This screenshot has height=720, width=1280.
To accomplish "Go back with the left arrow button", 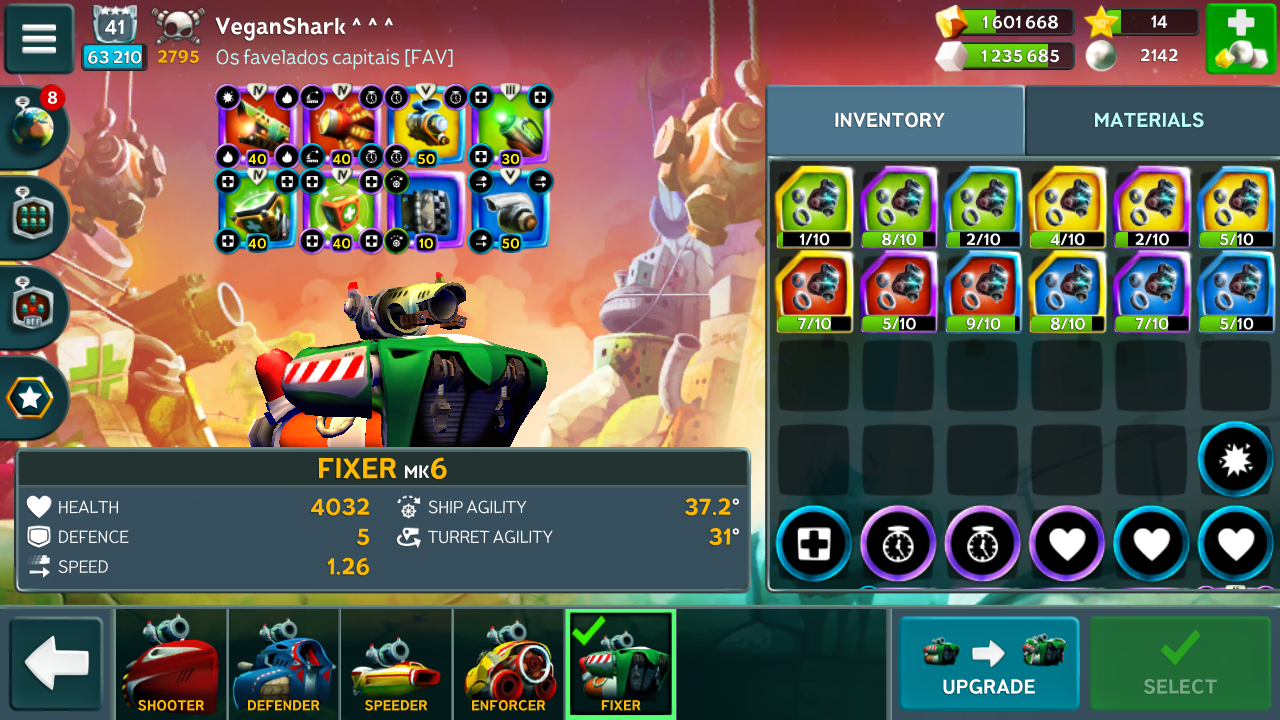I will point(56,664).
